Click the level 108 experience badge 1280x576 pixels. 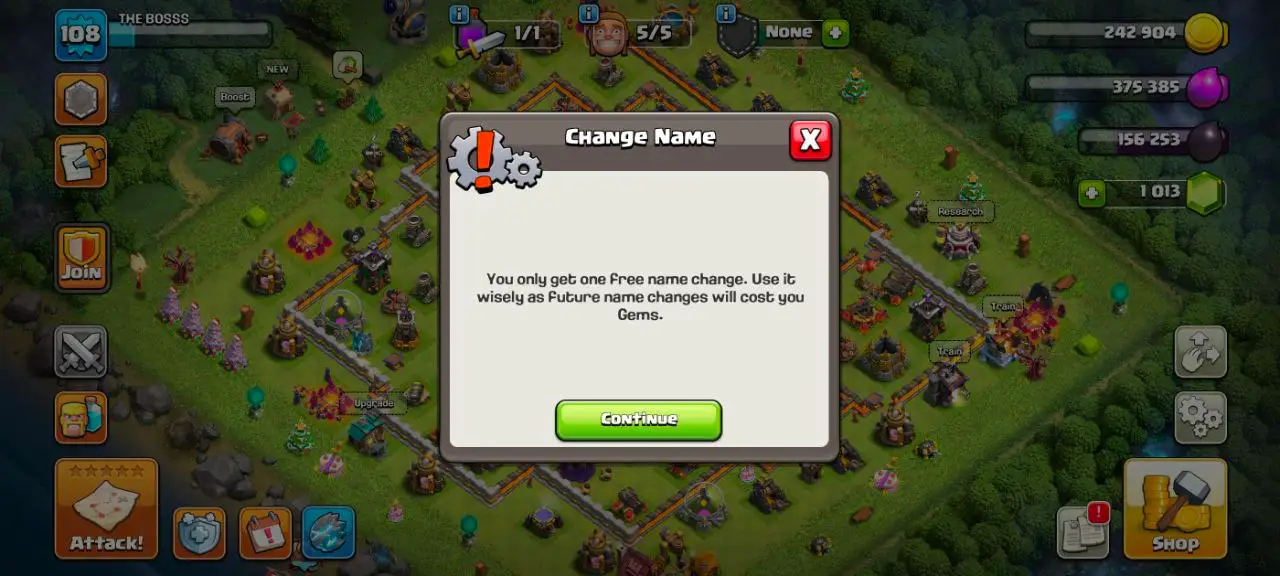click(80, 35)
